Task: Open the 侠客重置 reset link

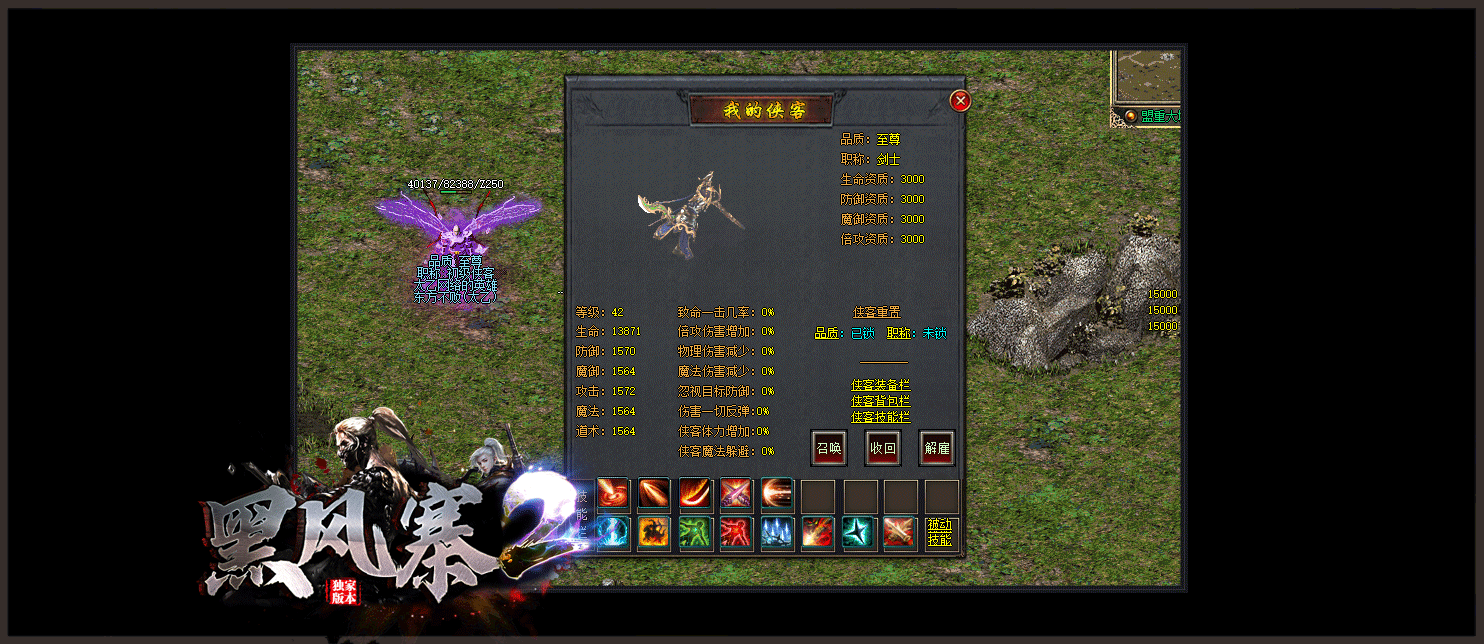Action: click(x=876, y=312)
